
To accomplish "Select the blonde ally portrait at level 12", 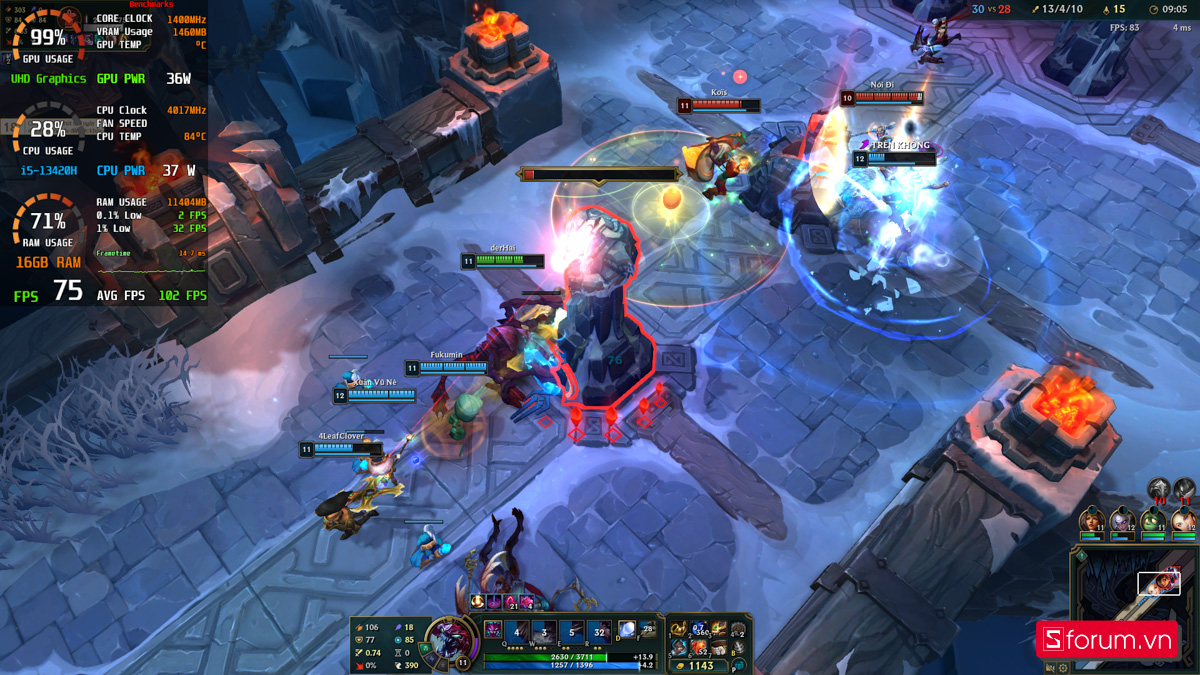I will [1184, 520].
